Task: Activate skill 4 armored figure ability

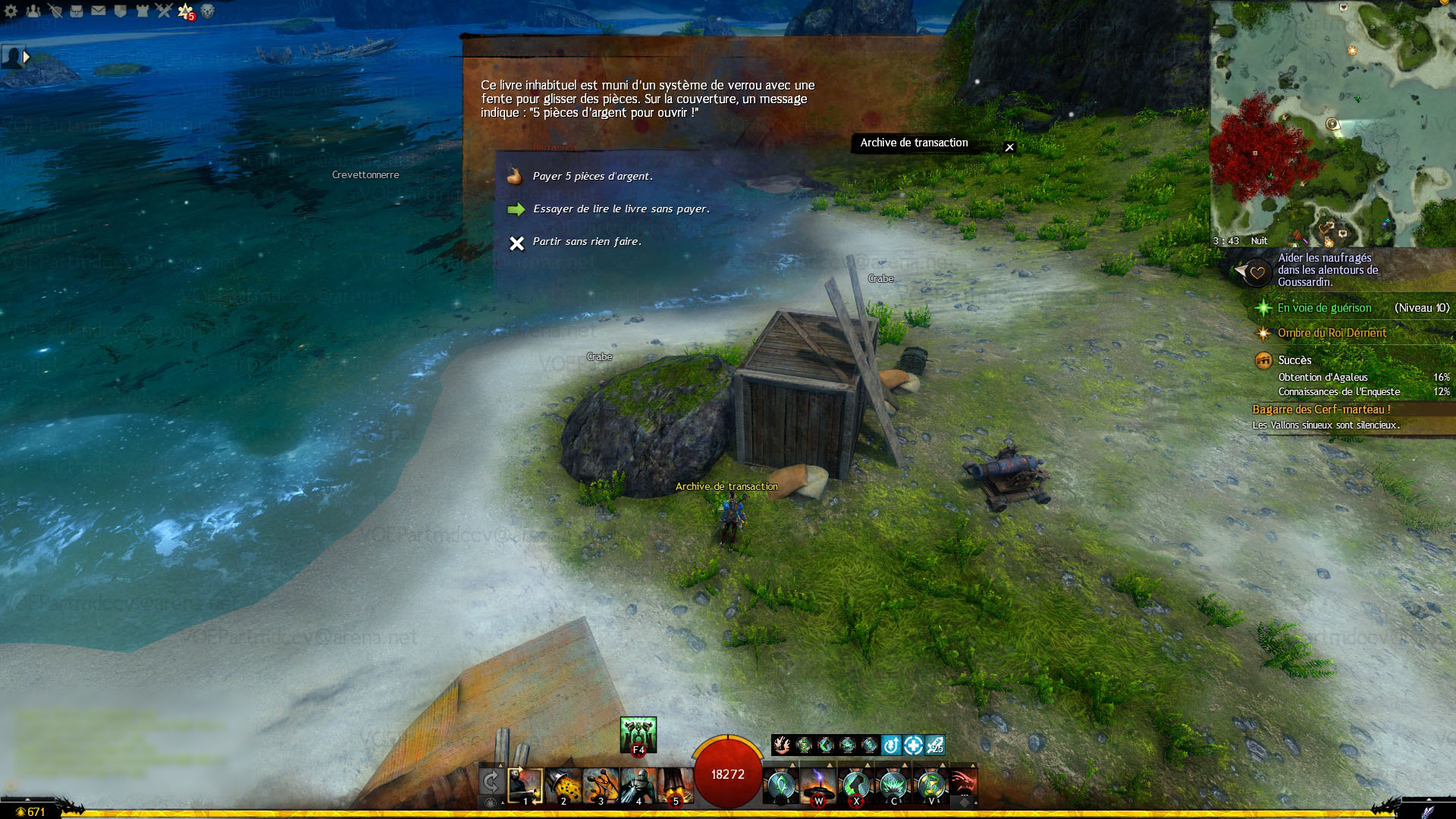Action: click(638, 786)
